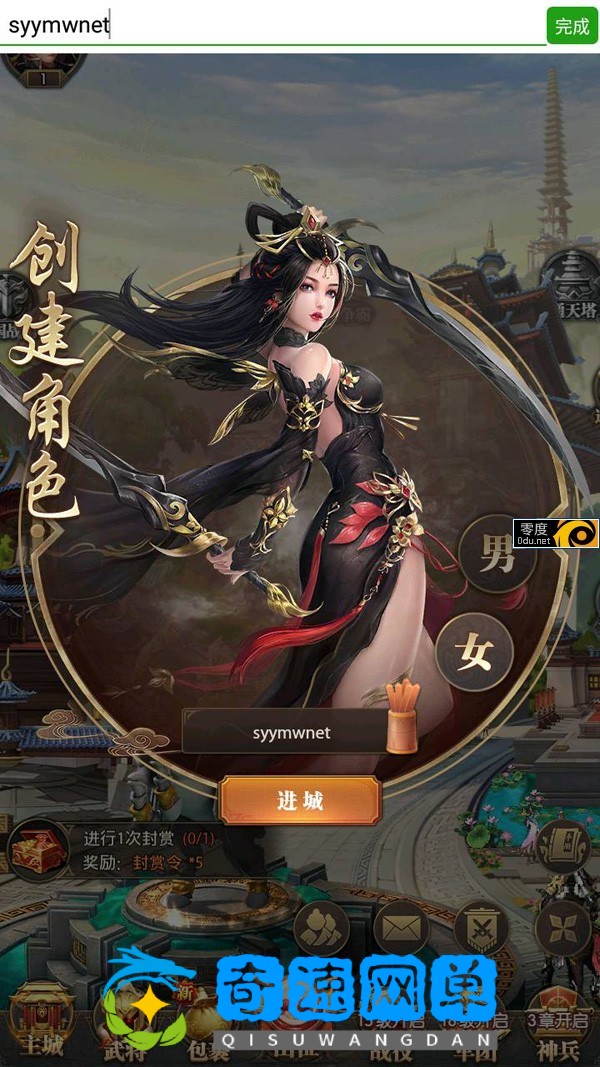The height and width of the screenshot is (1067, 600).
Task: Focus the top text input bar
Action: (x=270, y=26)
